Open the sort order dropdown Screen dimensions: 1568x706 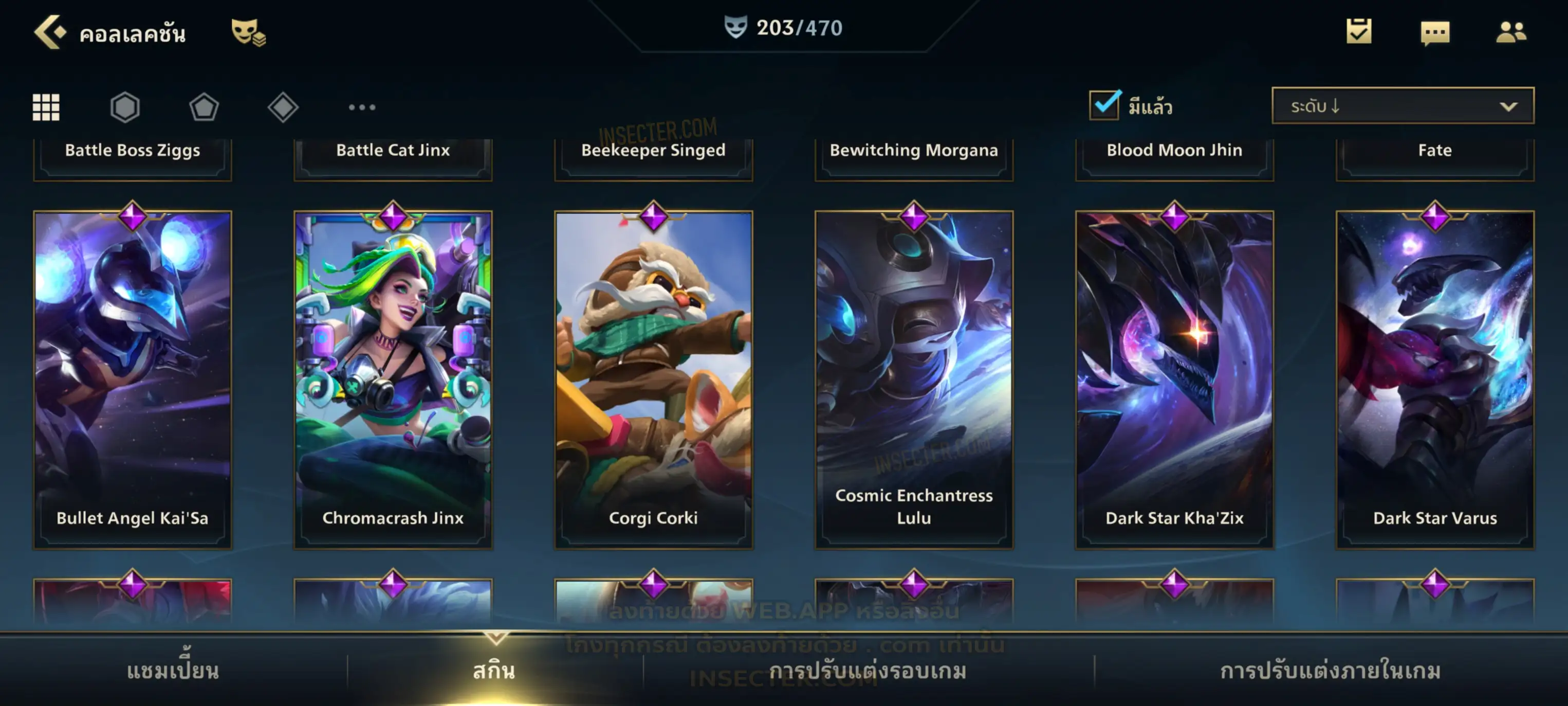(1403, 106)
